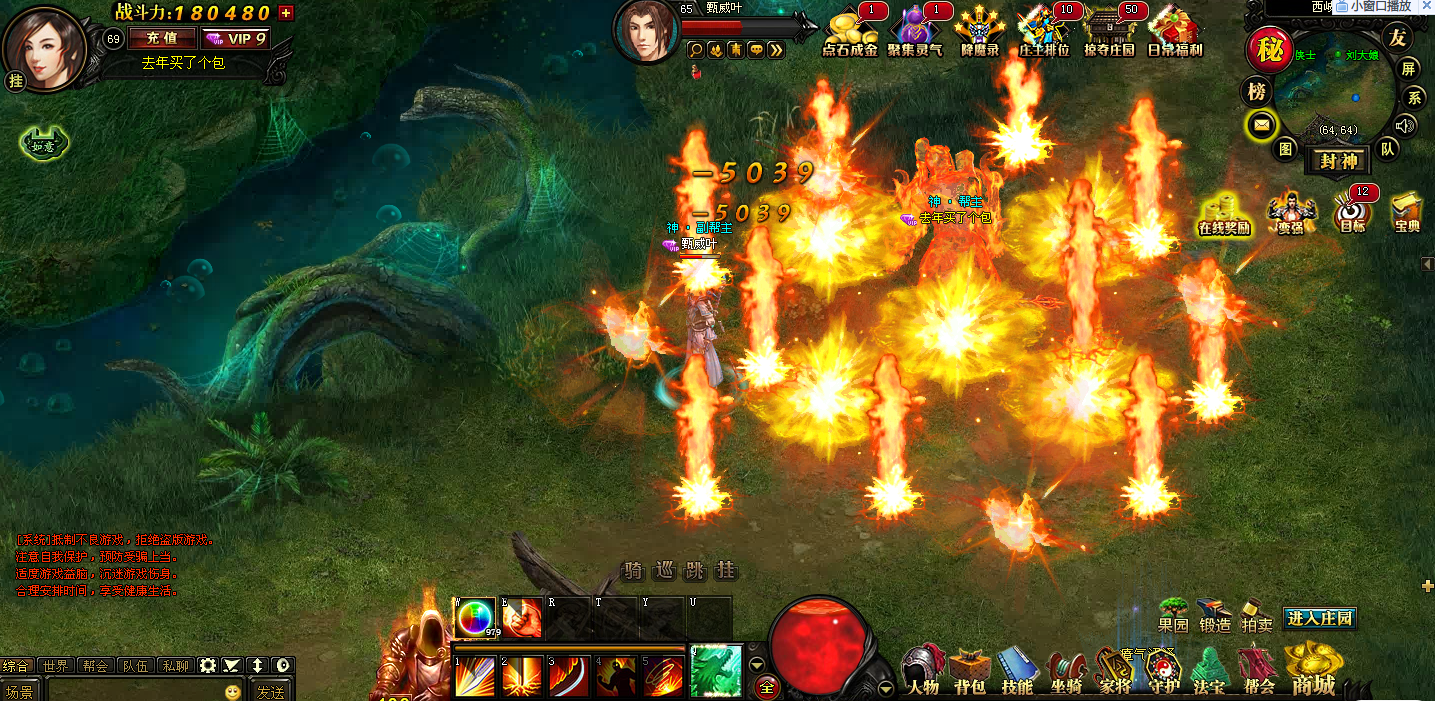Click the 封神 button under minimap

(x=1340, y=161)
